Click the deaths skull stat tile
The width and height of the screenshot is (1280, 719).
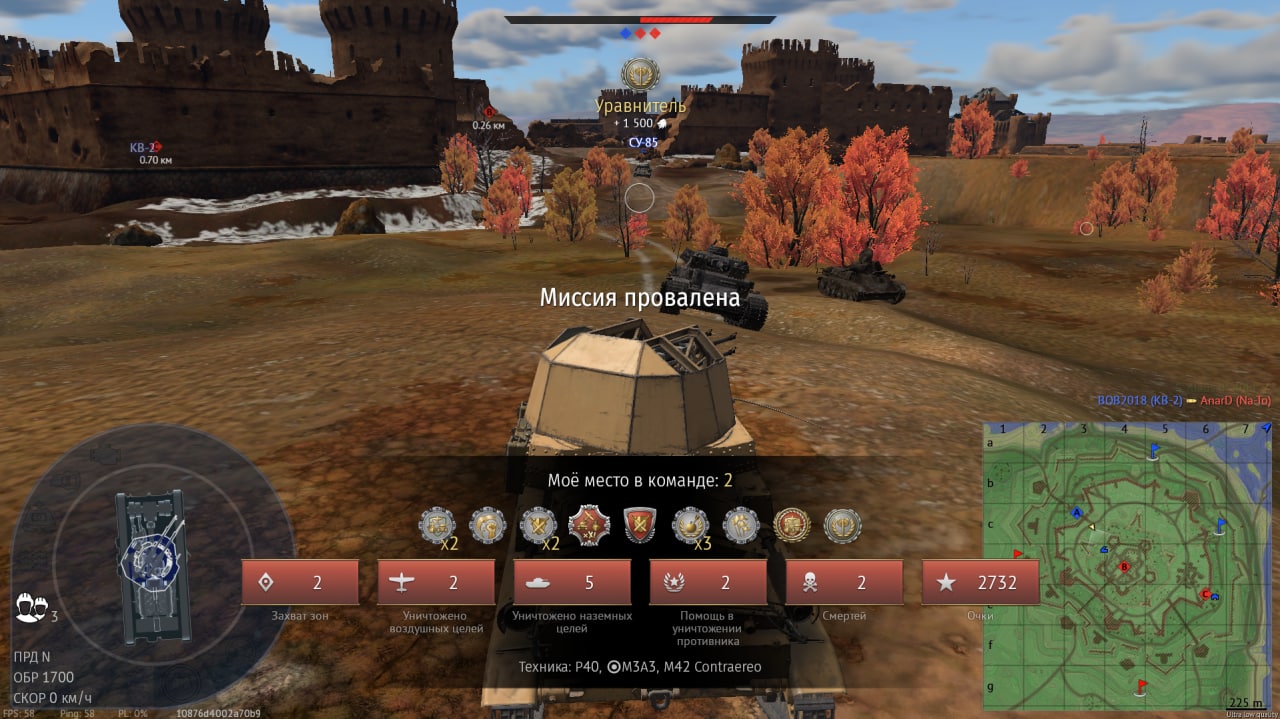(x=844, y=582)
